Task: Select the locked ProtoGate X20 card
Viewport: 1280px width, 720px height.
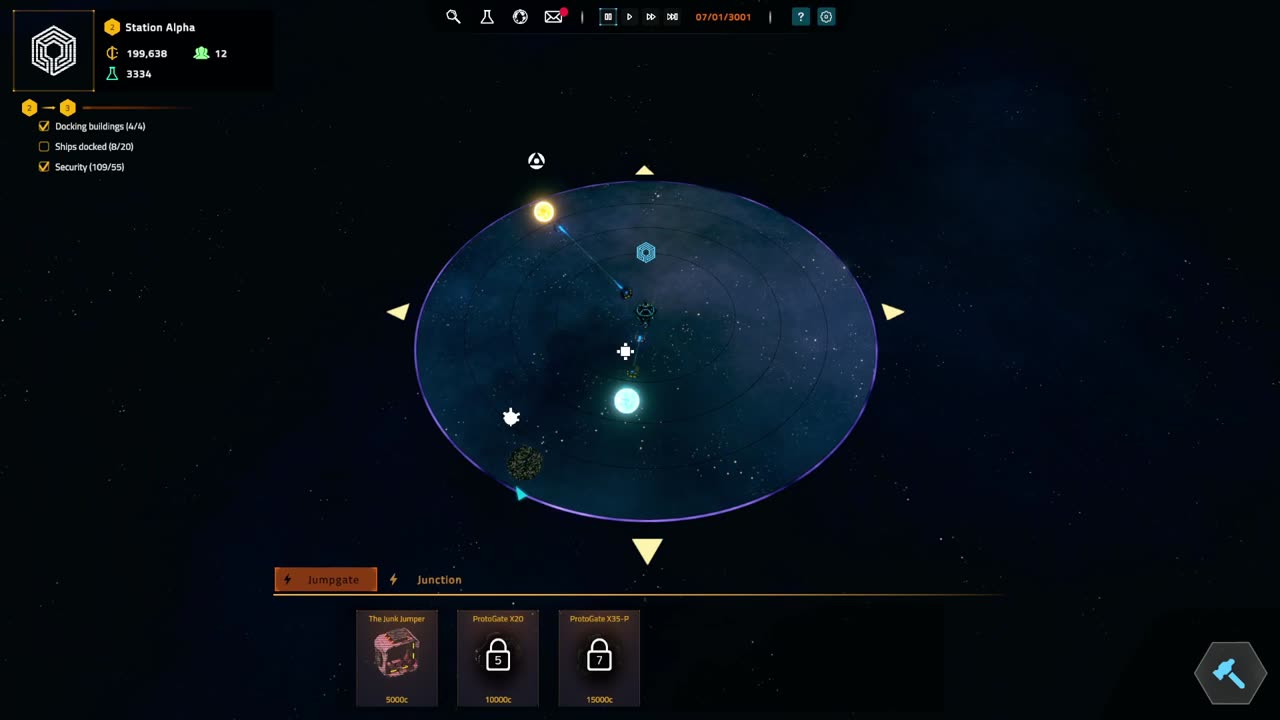Action: pos(498,657)
